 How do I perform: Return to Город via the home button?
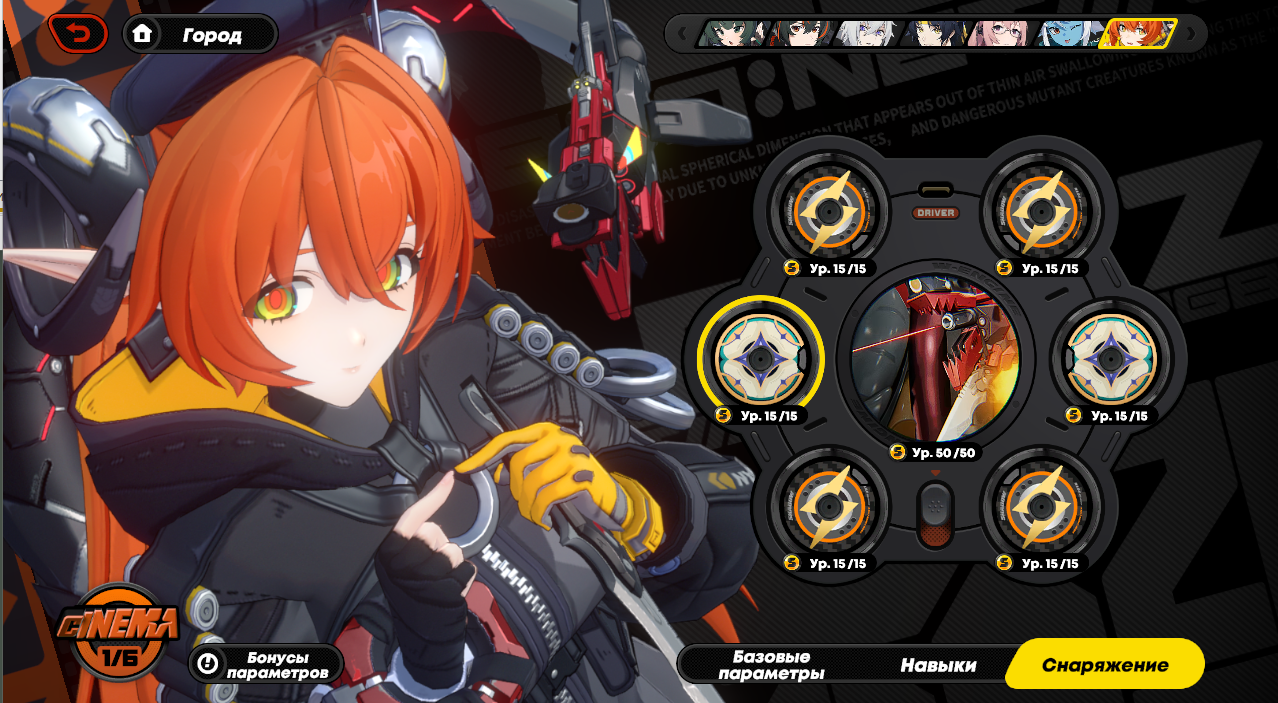coord(200,35)
